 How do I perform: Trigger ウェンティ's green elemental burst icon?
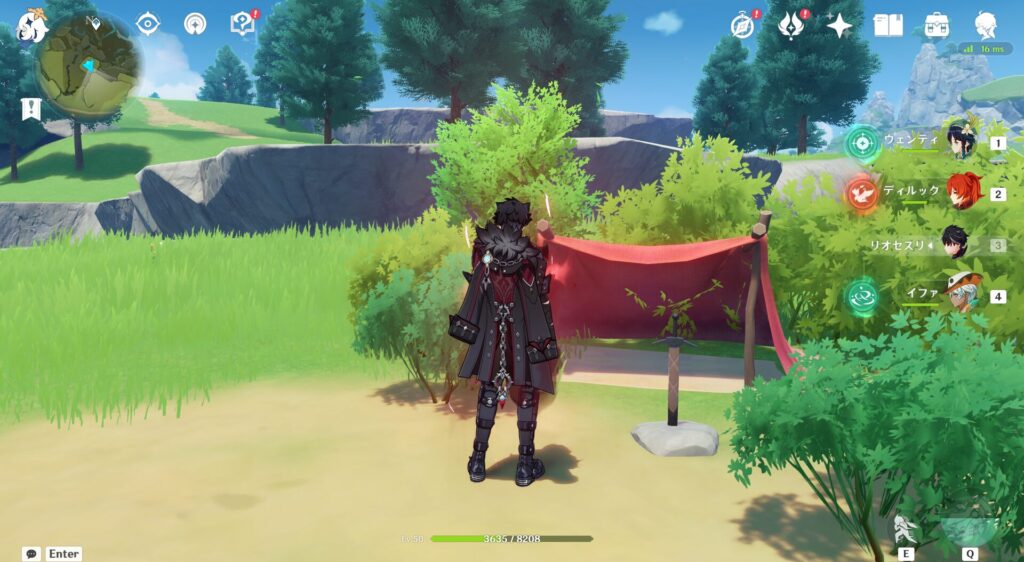point(861,142)
